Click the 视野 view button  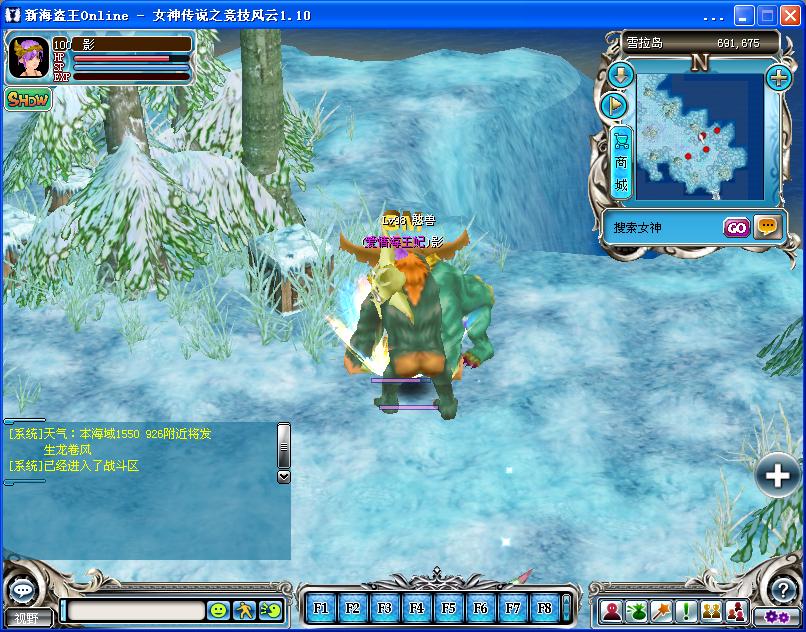tap(28, 618)
